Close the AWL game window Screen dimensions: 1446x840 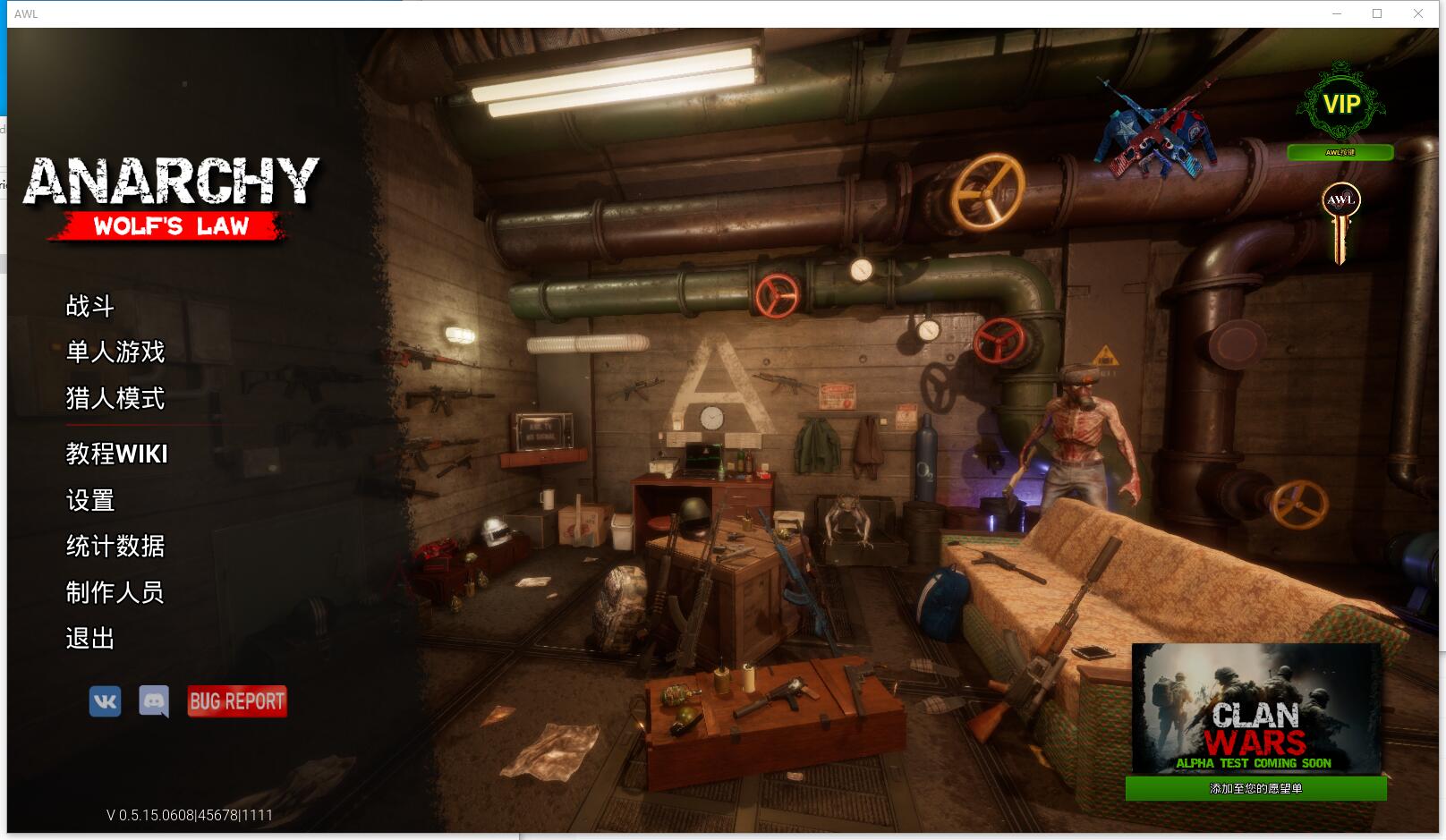[x=1418, y=13]
